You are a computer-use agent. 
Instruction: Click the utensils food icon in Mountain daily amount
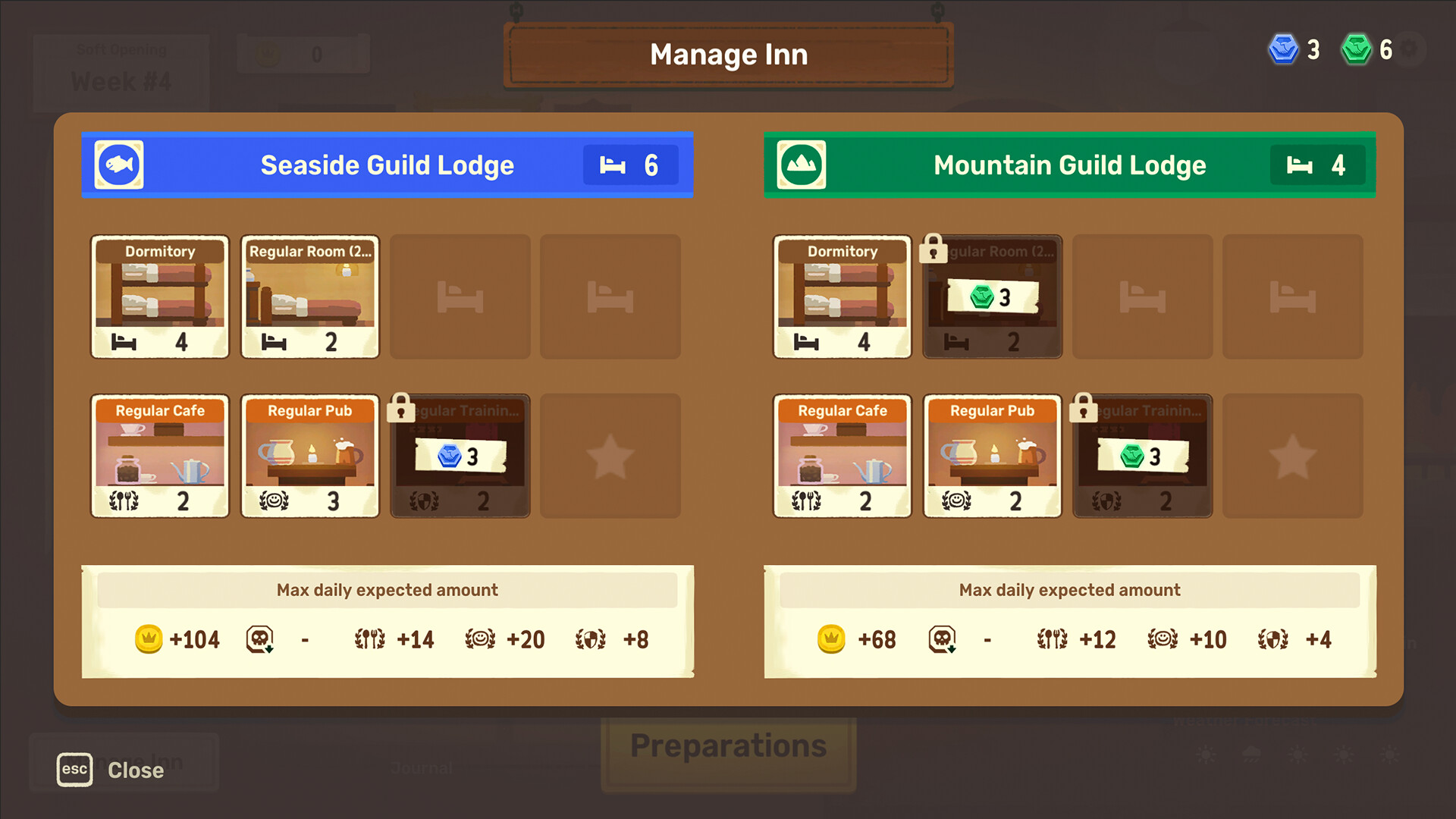pyautogui.click(x=1054, y=639)
